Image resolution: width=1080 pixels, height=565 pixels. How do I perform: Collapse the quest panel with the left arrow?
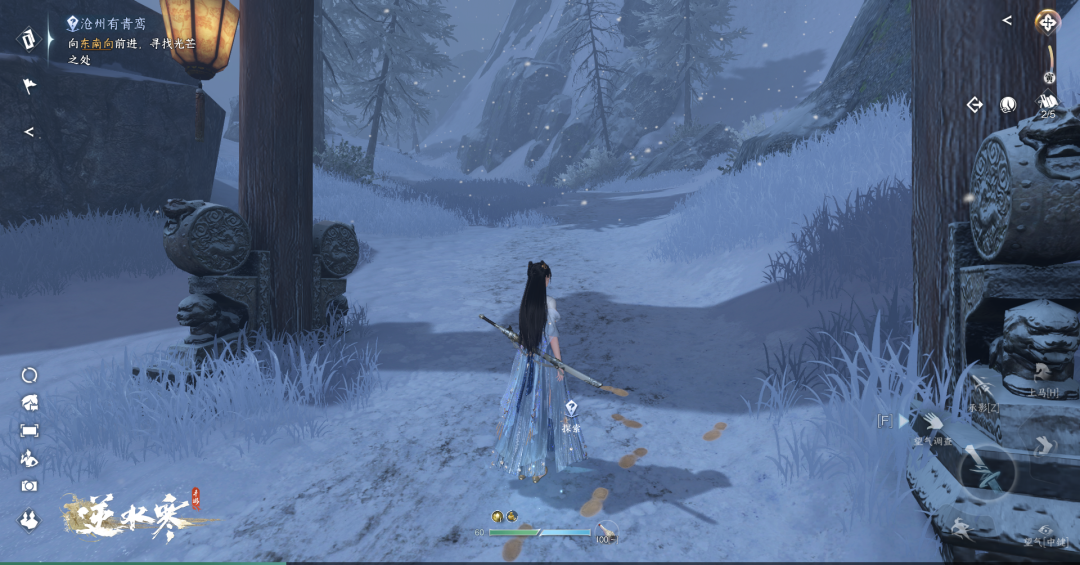coord(29,132)
